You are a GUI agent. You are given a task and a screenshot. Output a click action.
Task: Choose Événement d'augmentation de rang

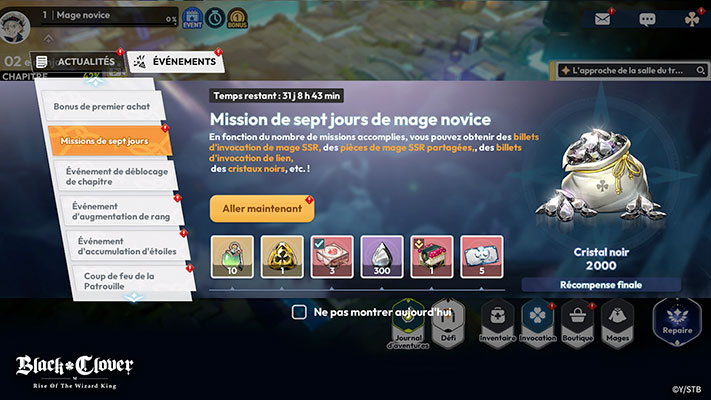pyautogui.click(x=117, y=210)
